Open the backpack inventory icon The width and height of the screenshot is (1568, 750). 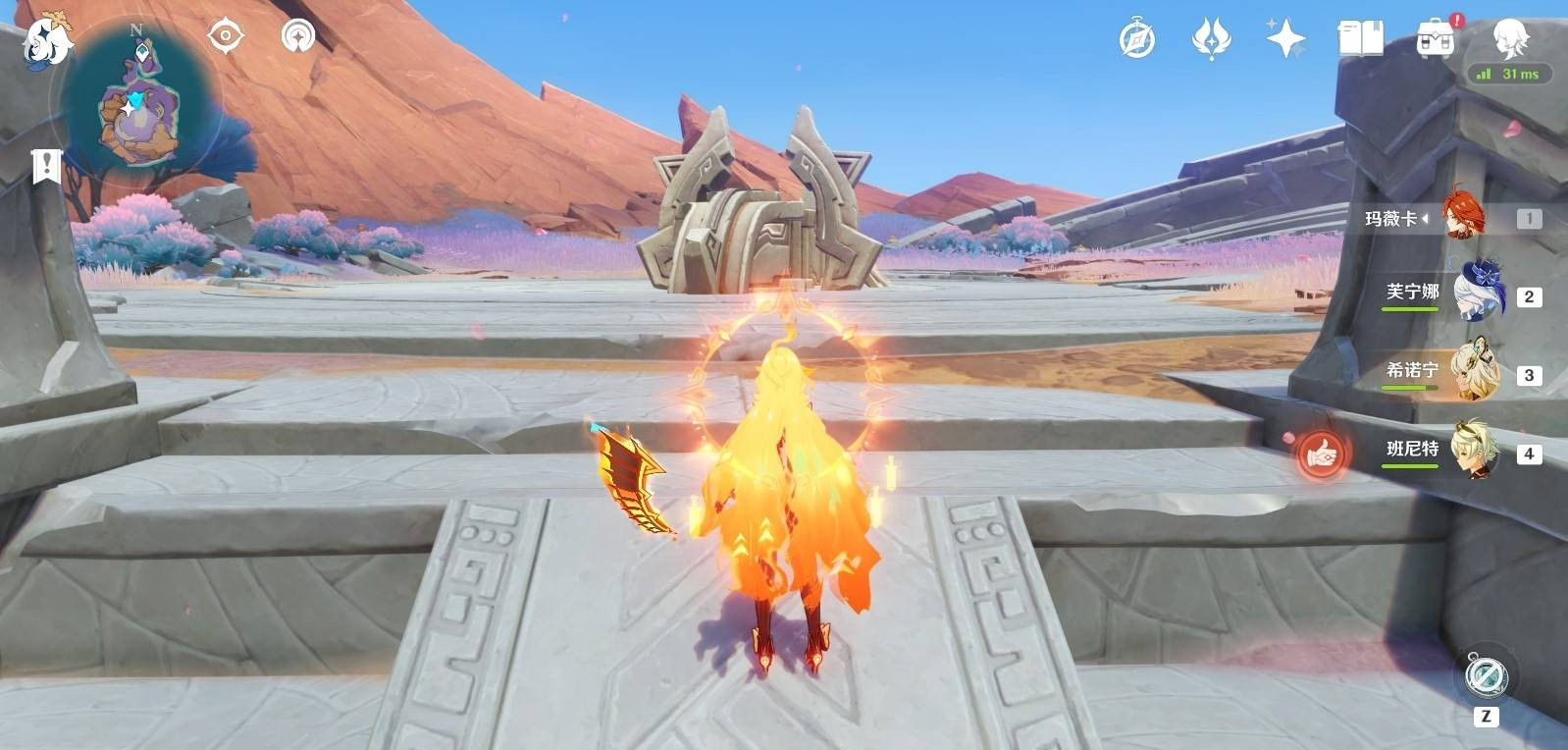coord(1435,39)
